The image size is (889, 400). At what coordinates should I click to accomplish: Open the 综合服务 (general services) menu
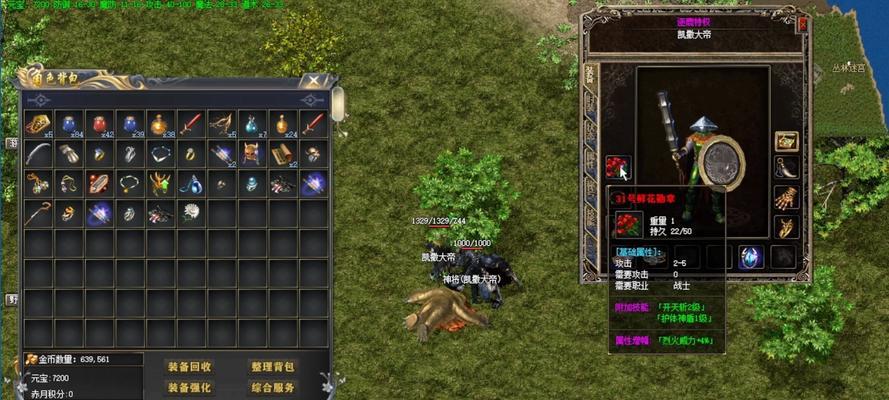coord(272,387)
